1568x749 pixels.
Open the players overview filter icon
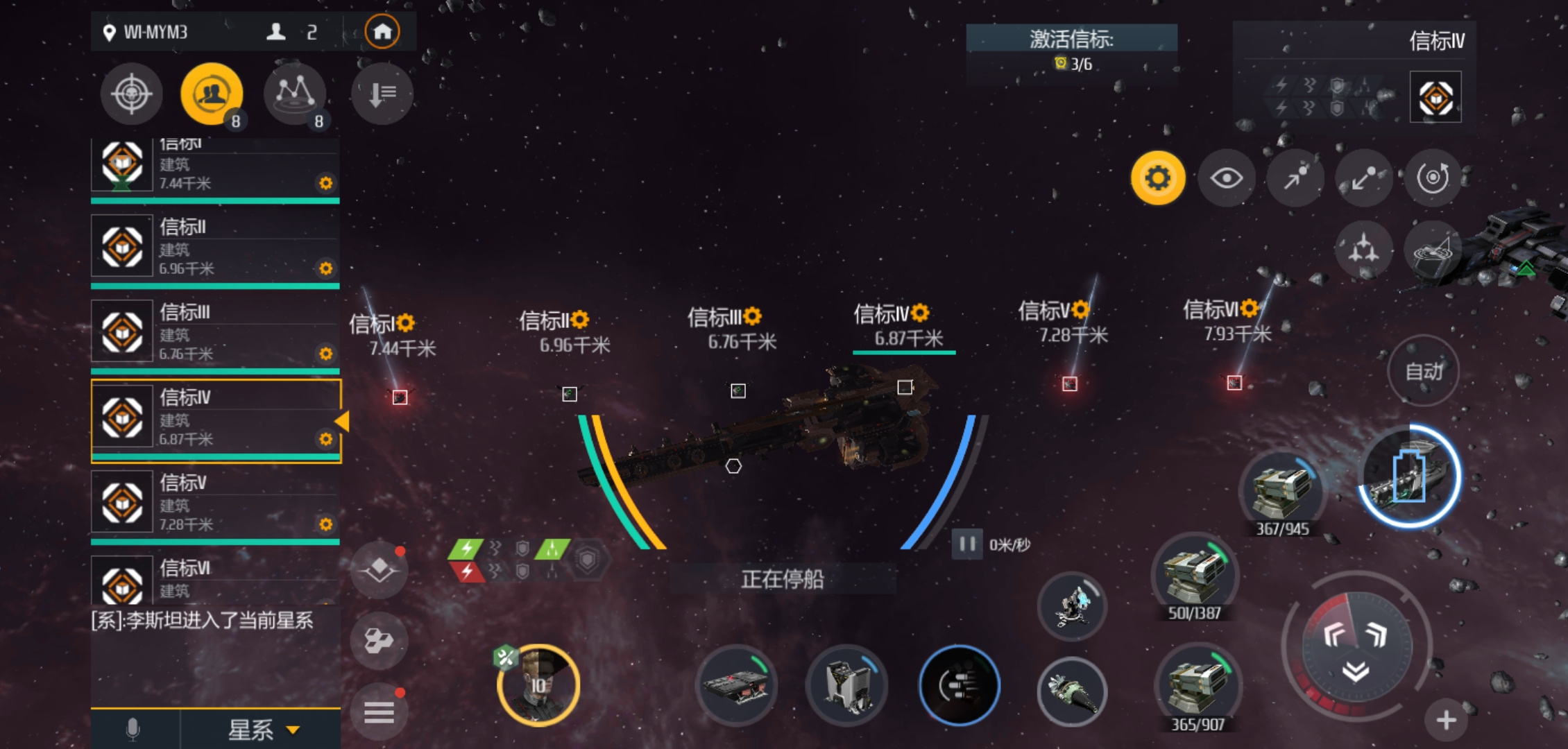[x=212, y=91]
